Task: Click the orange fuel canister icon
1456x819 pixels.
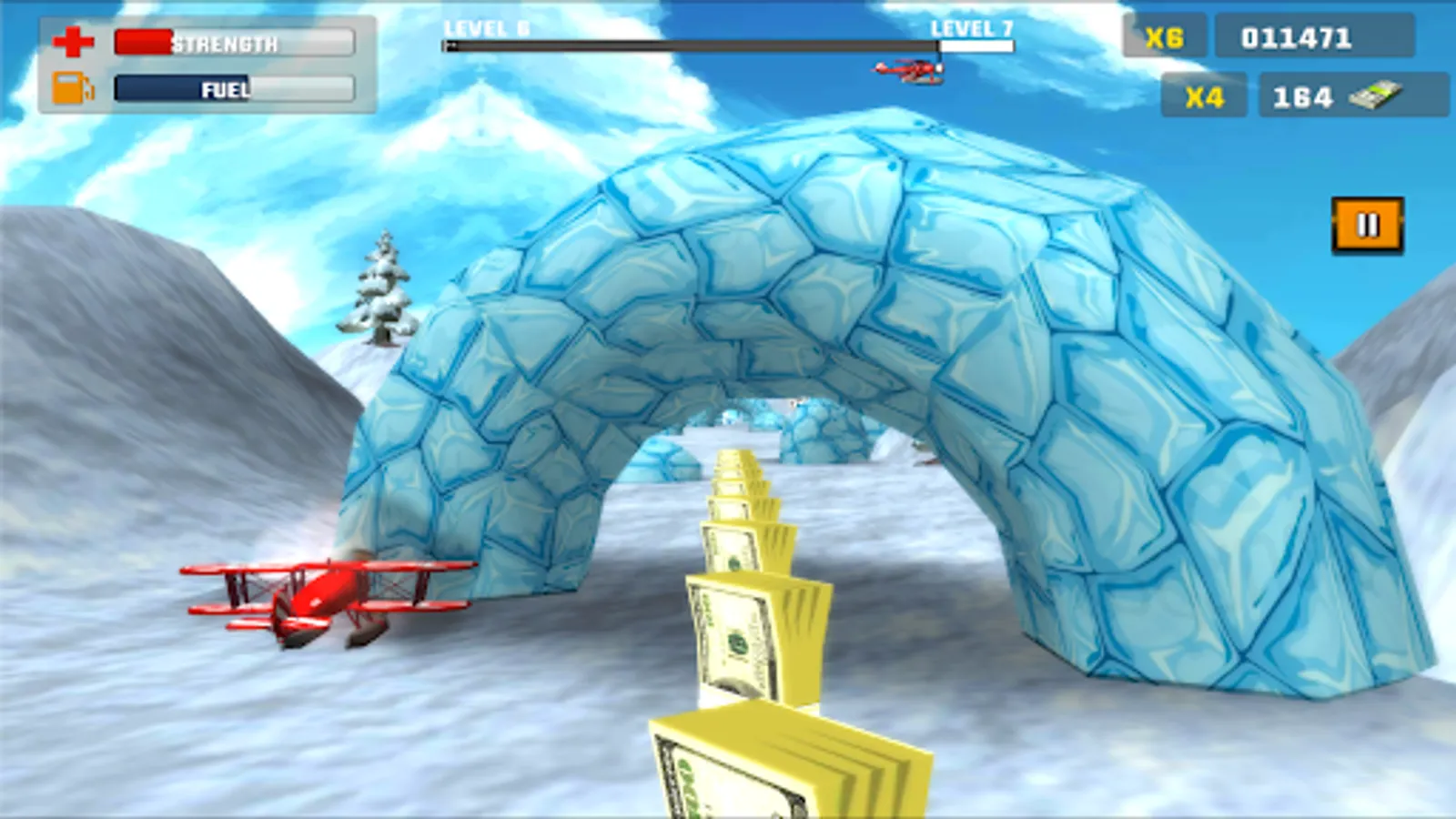Action: [73, 89]
